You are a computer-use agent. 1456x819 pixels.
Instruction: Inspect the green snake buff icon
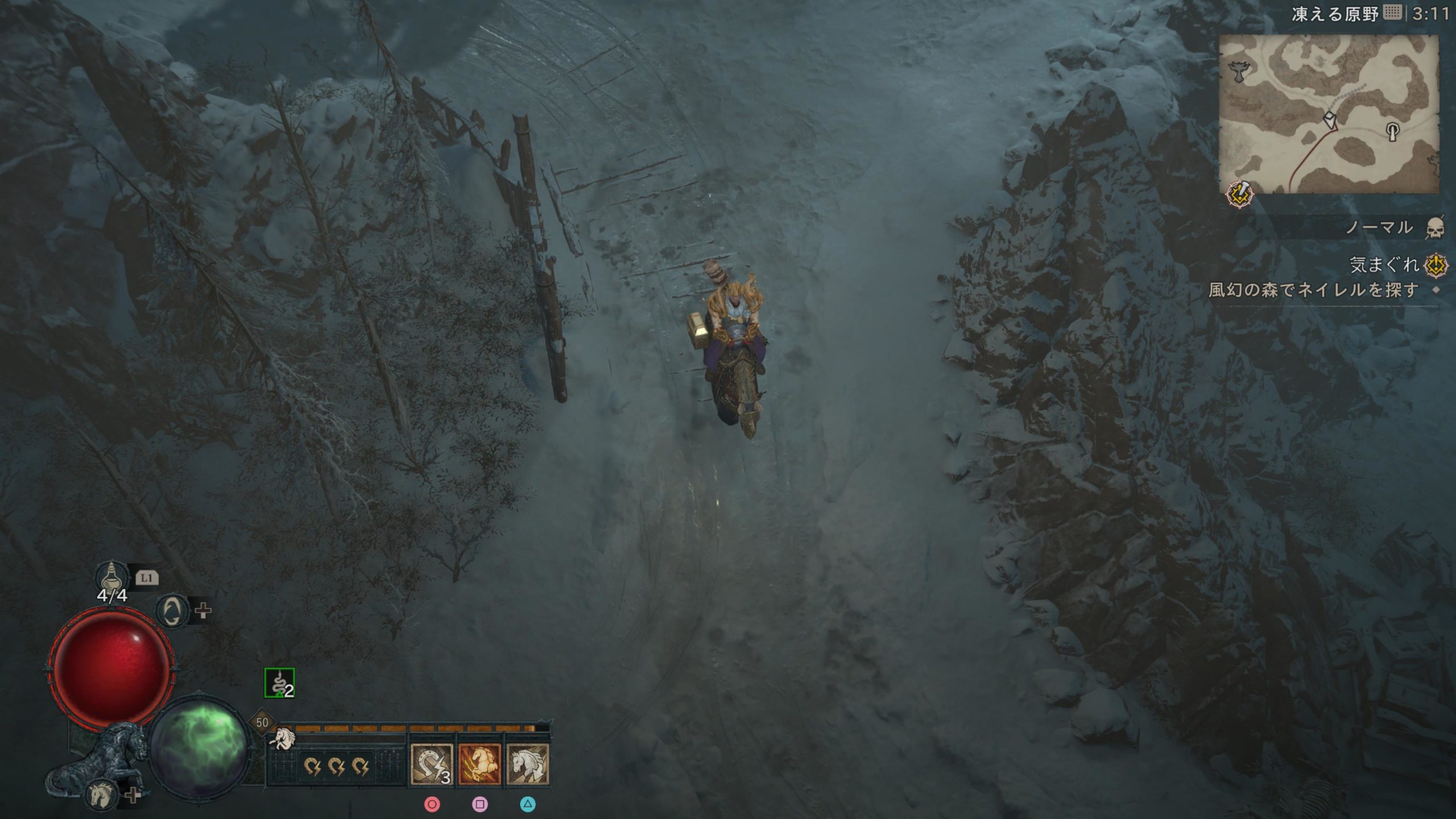pos(279,682)
